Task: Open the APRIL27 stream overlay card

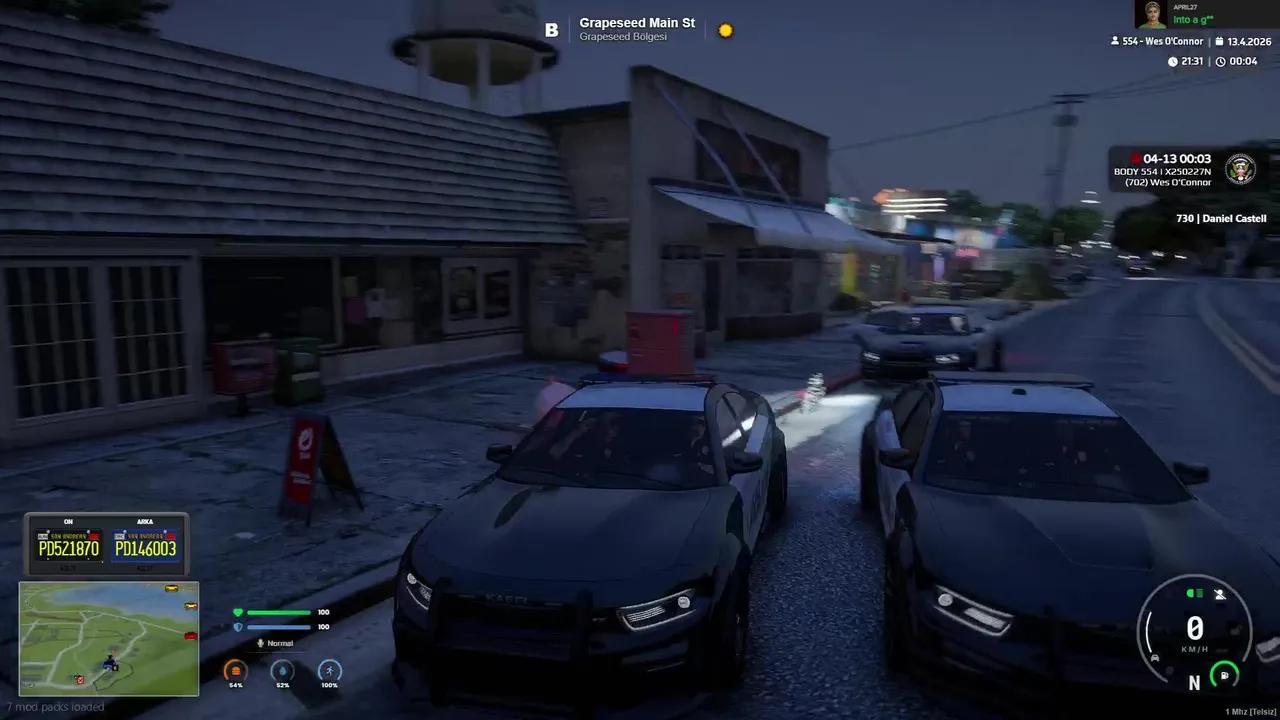Action: [x=1205, y=14]
